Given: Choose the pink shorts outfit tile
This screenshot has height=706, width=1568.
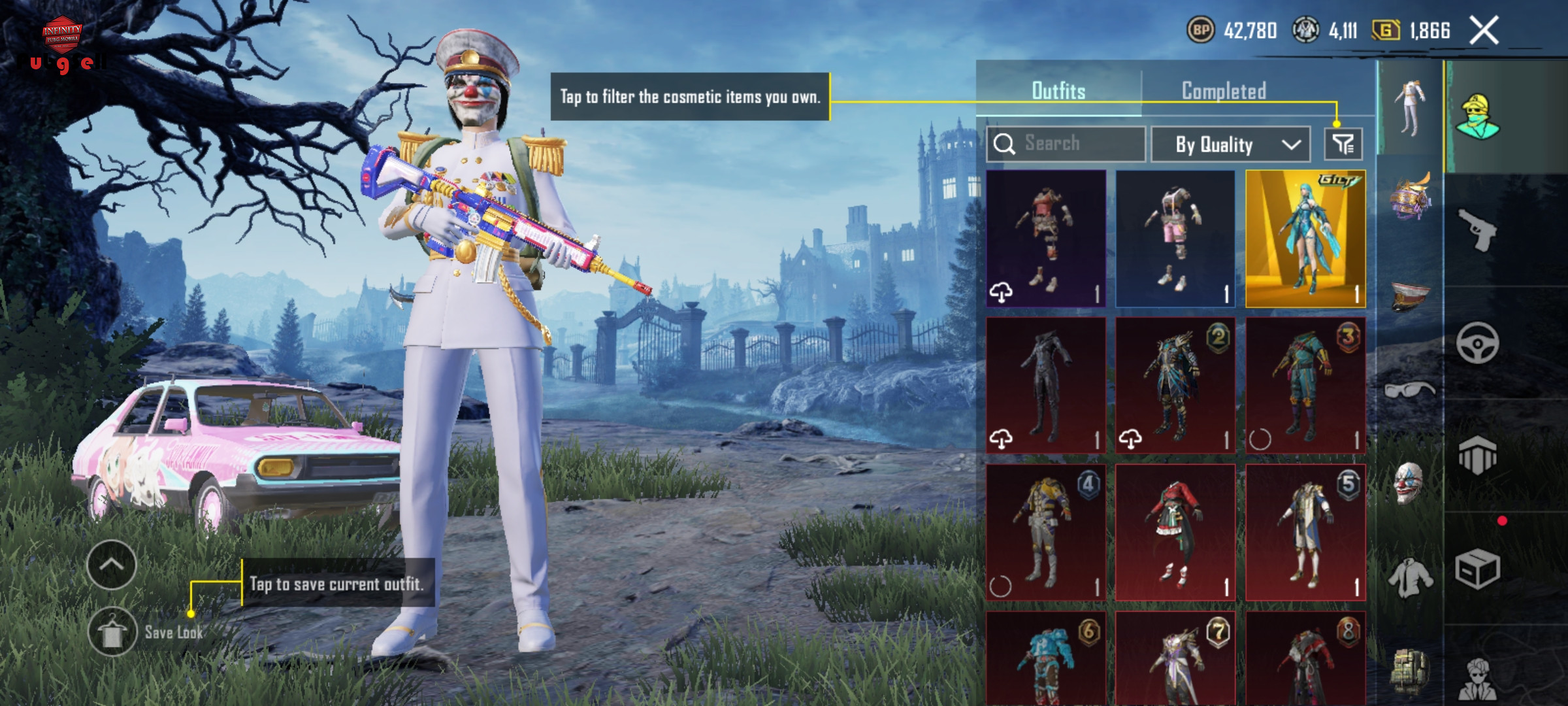Looking at the screenshot, I should click(1175, 239).
